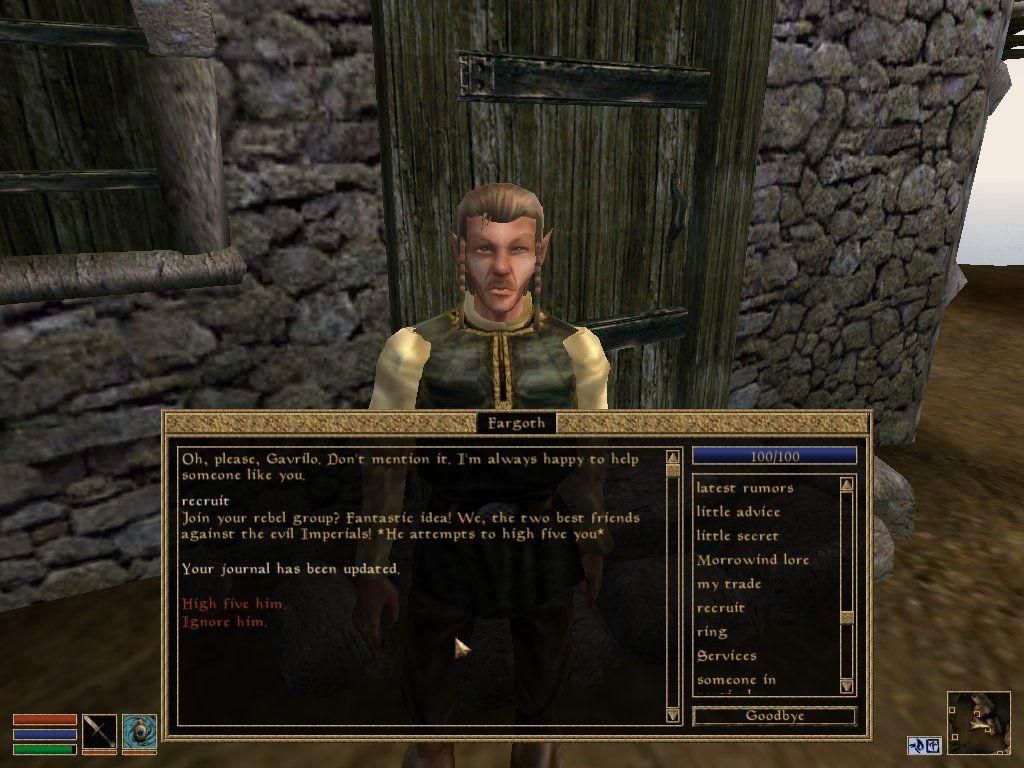Click the dialogue text's scroll-up arrow

pos(673,457)
